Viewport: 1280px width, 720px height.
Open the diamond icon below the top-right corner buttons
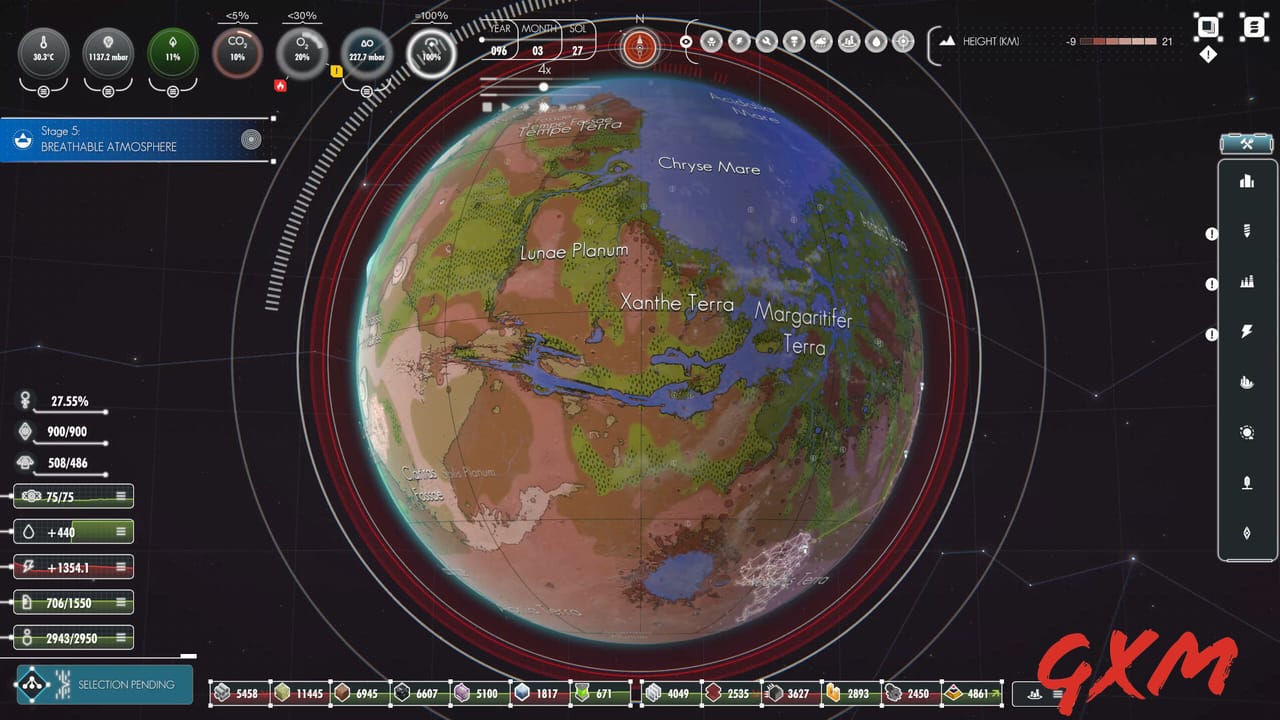1208,54
